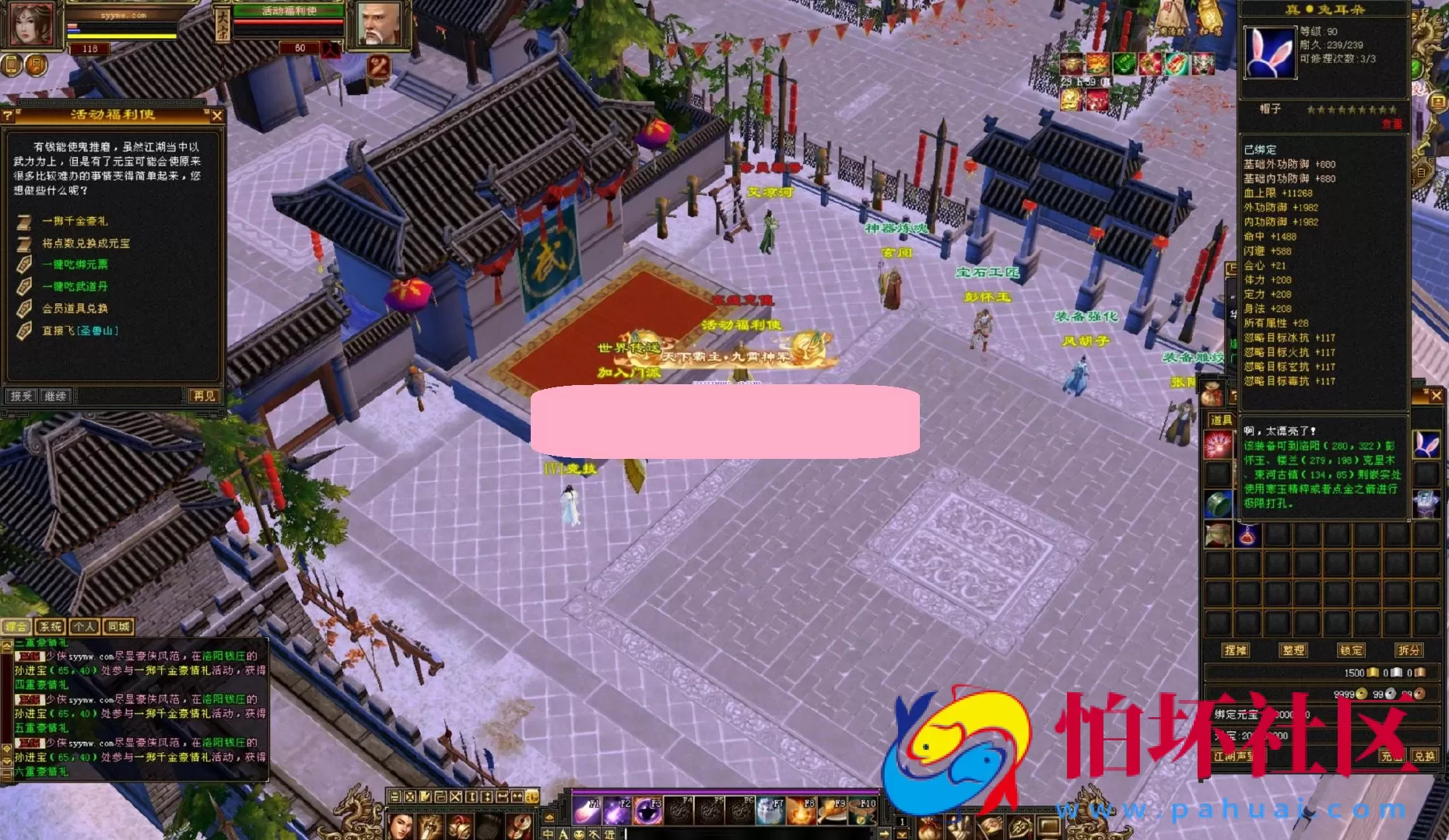Switch to the 系统 chat tab
Screen dimensions: 1449x840
click(x=50, y=625)
